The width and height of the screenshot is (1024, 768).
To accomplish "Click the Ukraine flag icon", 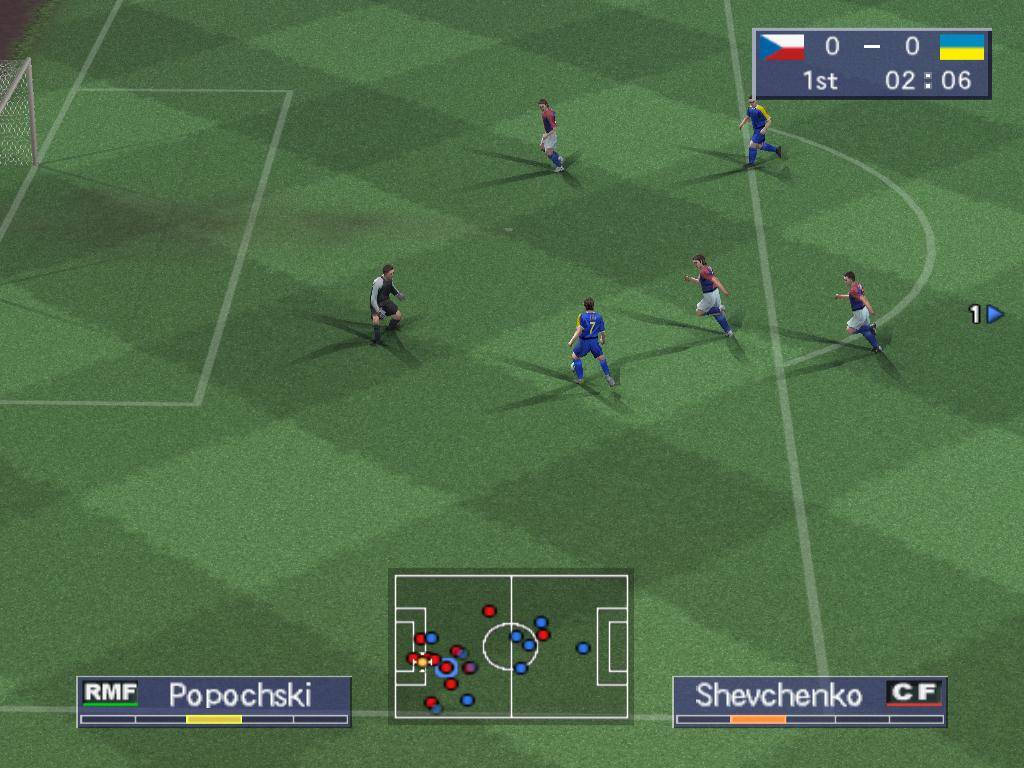I will pos(962,47).
